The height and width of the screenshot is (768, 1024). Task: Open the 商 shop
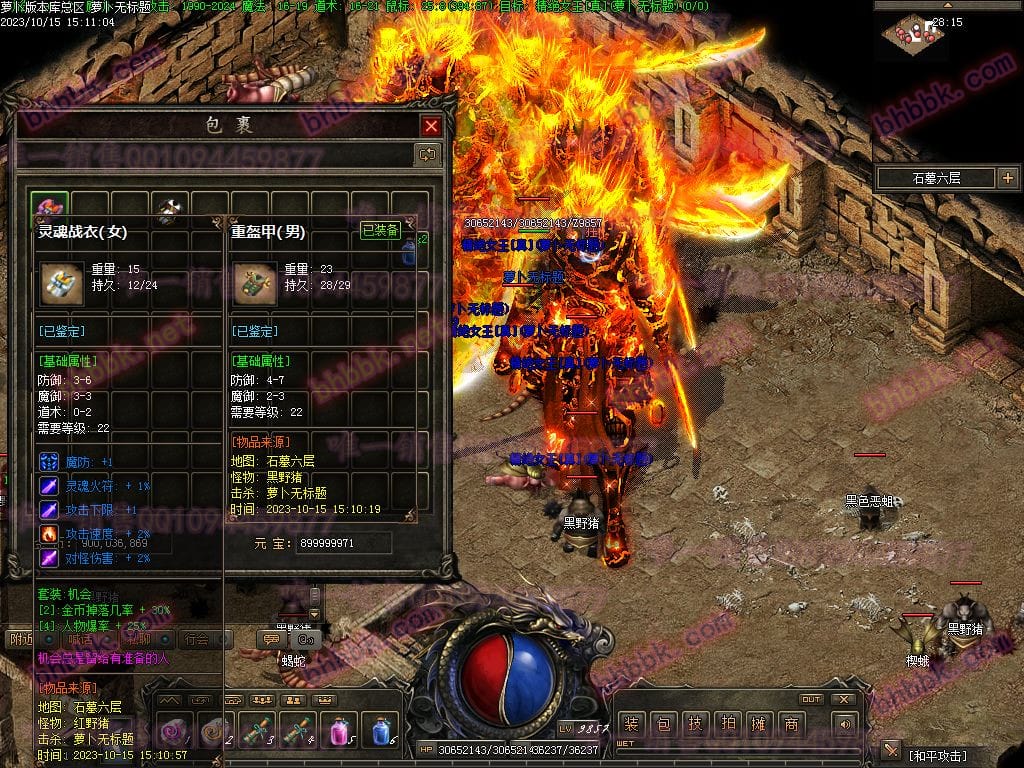tap(791, 725)
